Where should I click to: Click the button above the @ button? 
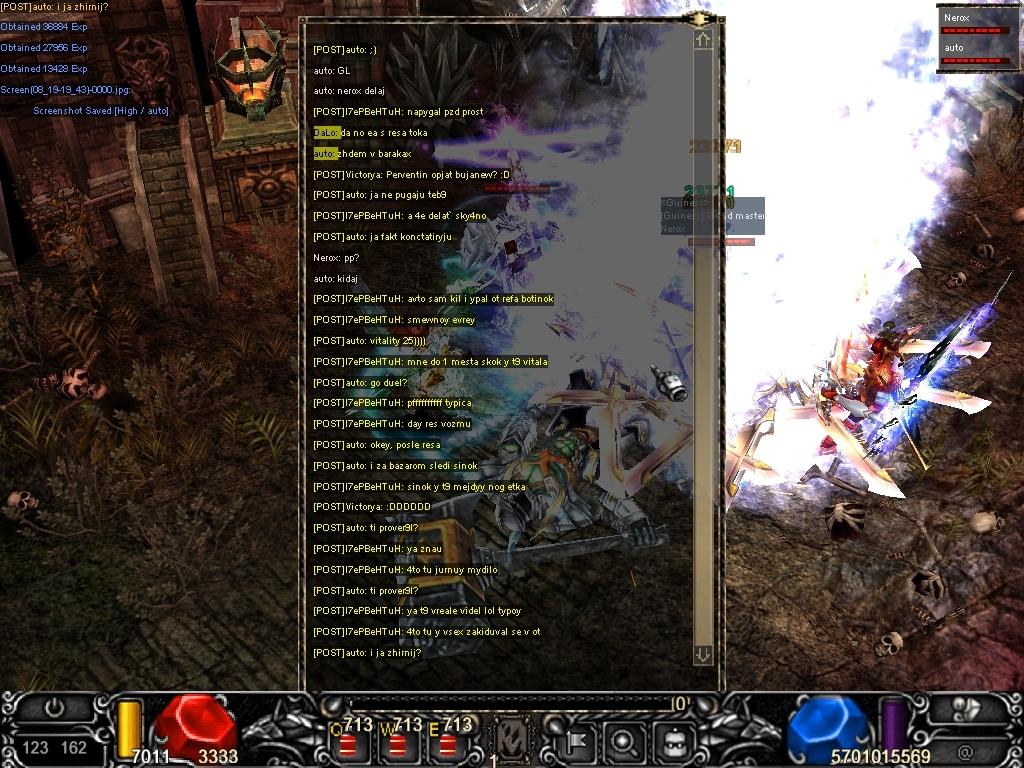point(965,712)
